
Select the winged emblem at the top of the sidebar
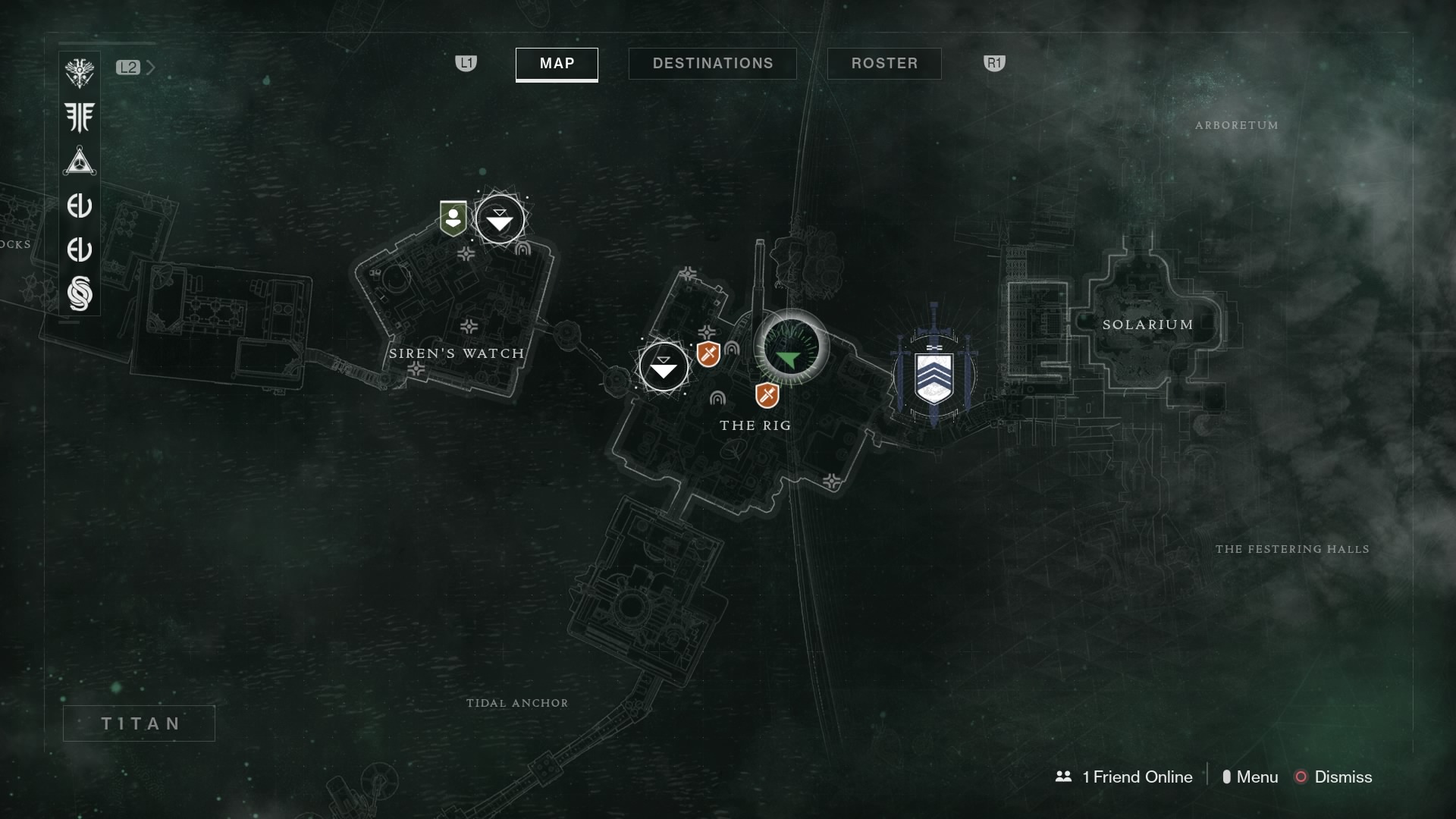coord(80,72)
